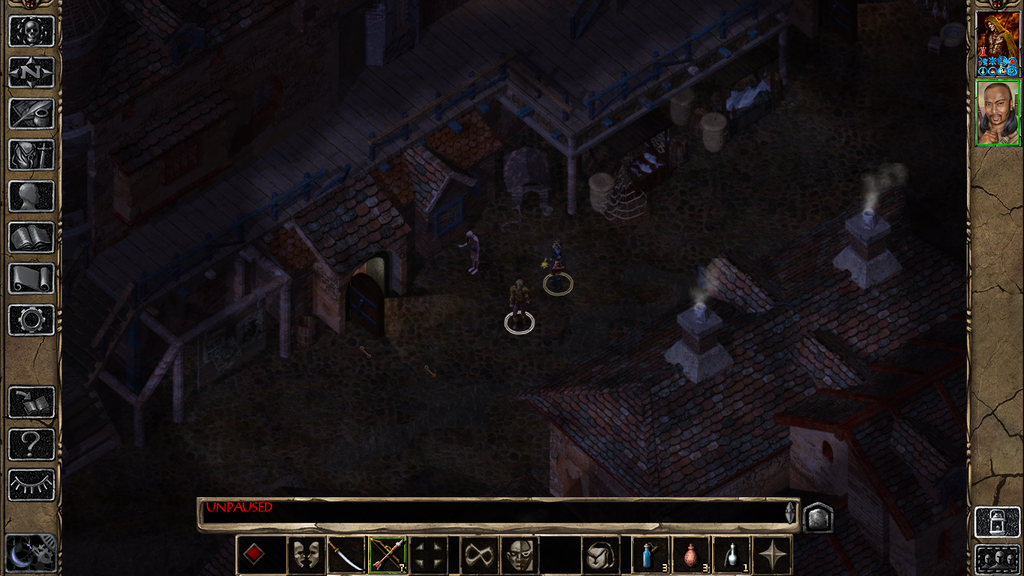Click the question mark help button
1024x576 pixels.
31,444
